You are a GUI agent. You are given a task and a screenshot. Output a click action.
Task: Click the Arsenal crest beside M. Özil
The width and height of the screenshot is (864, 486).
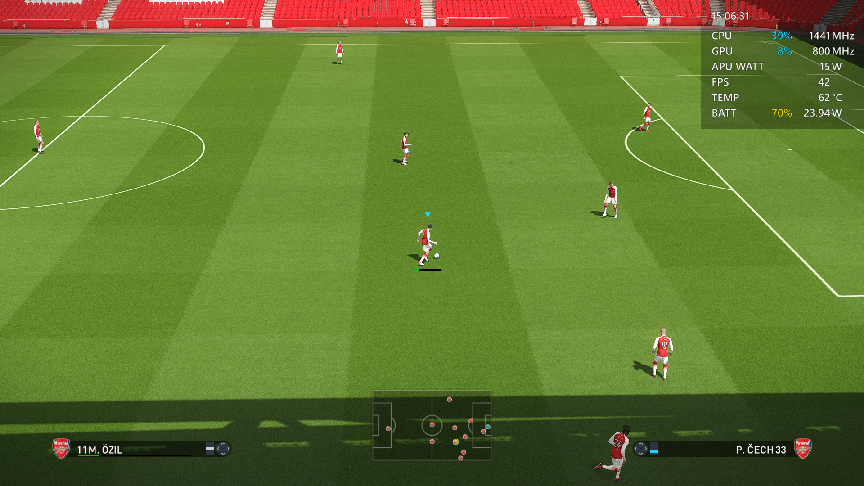click(61, 448)
